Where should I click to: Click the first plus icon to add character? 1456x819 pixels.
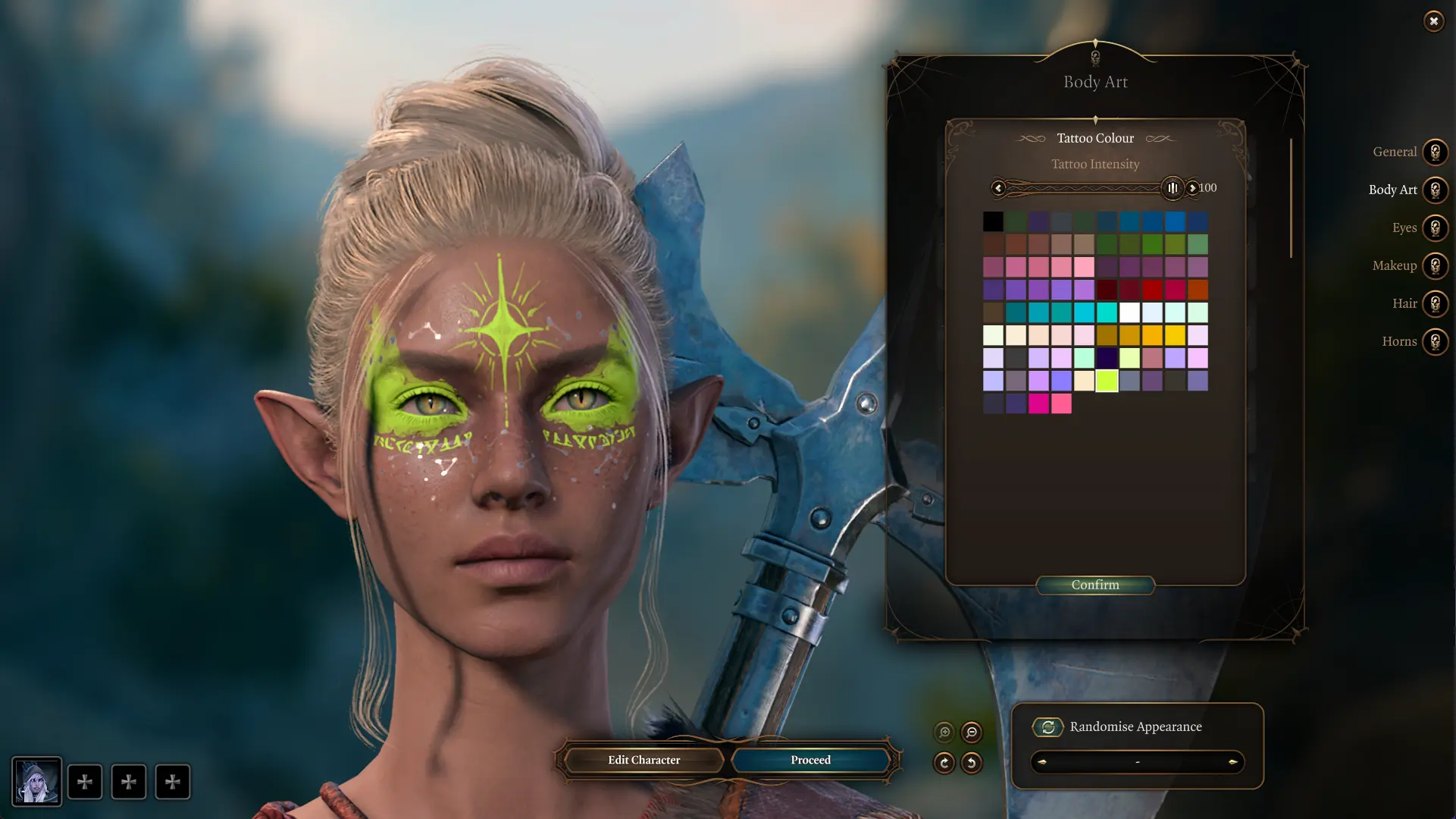point(85,782)
